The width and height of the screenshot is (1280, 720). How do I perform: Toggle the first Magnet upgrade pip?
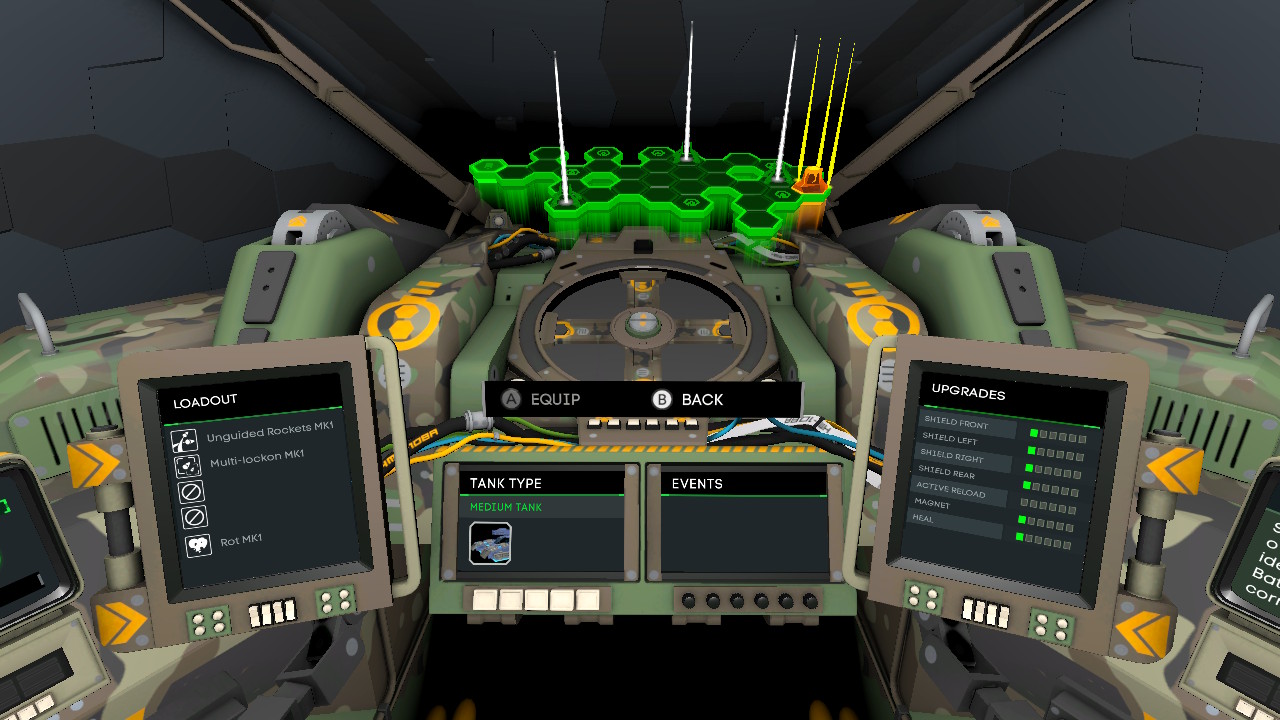click(x=1023, y=503)
